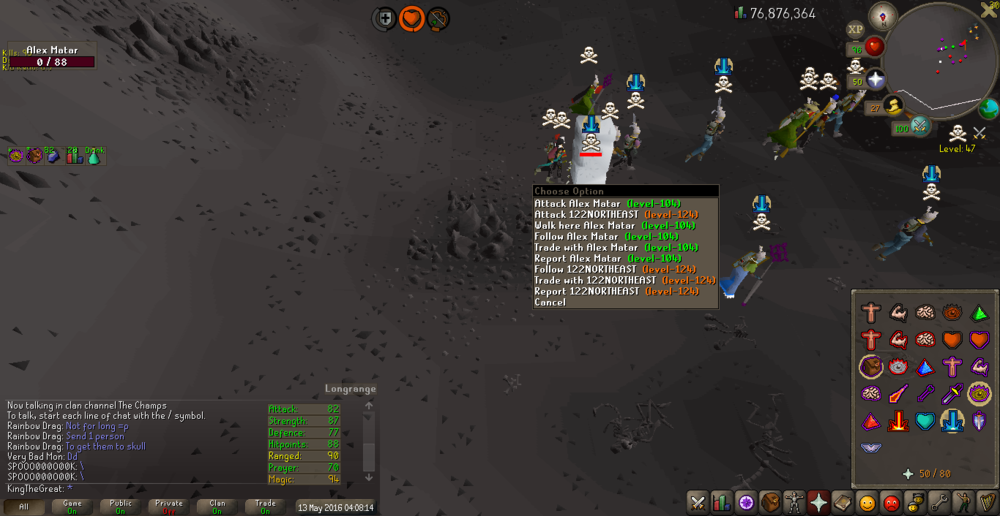Open the settings wrench tab
This screenshot has height=516, width=1000.
point(938,502)
